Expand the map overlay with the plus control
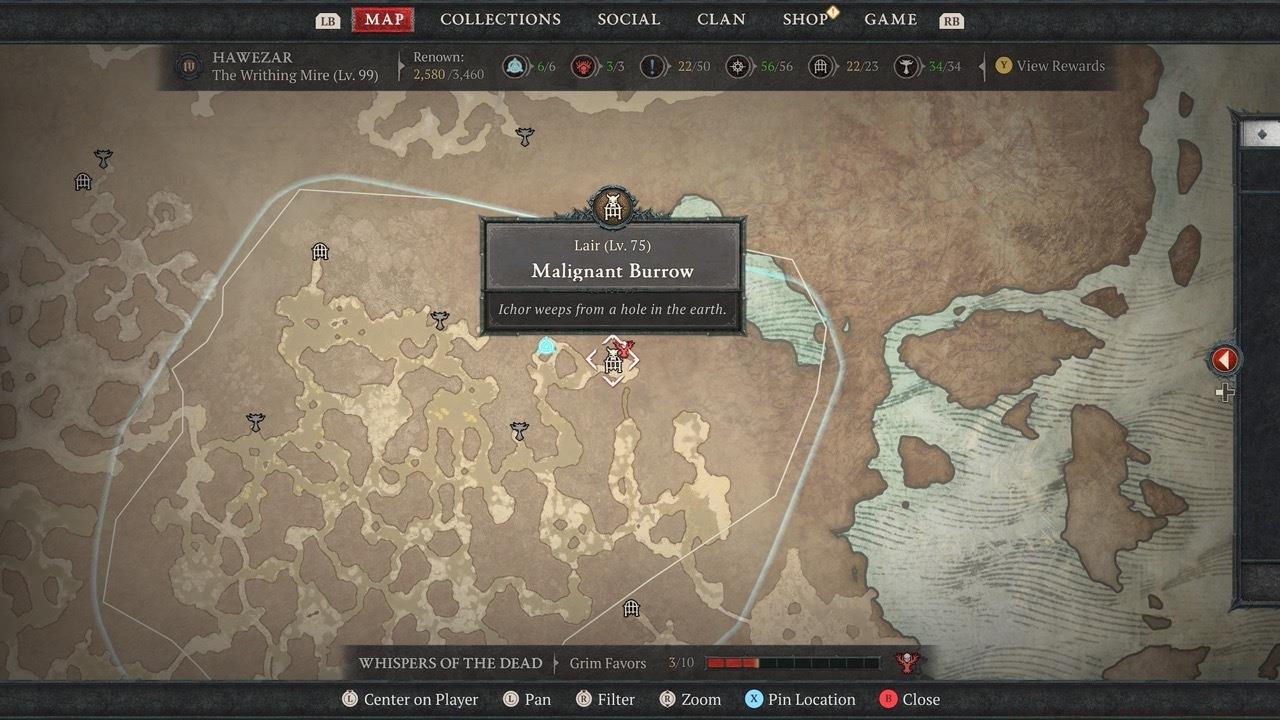Screen dimensions: 1280x720 pyautogui.click(x=1225, y=392)
